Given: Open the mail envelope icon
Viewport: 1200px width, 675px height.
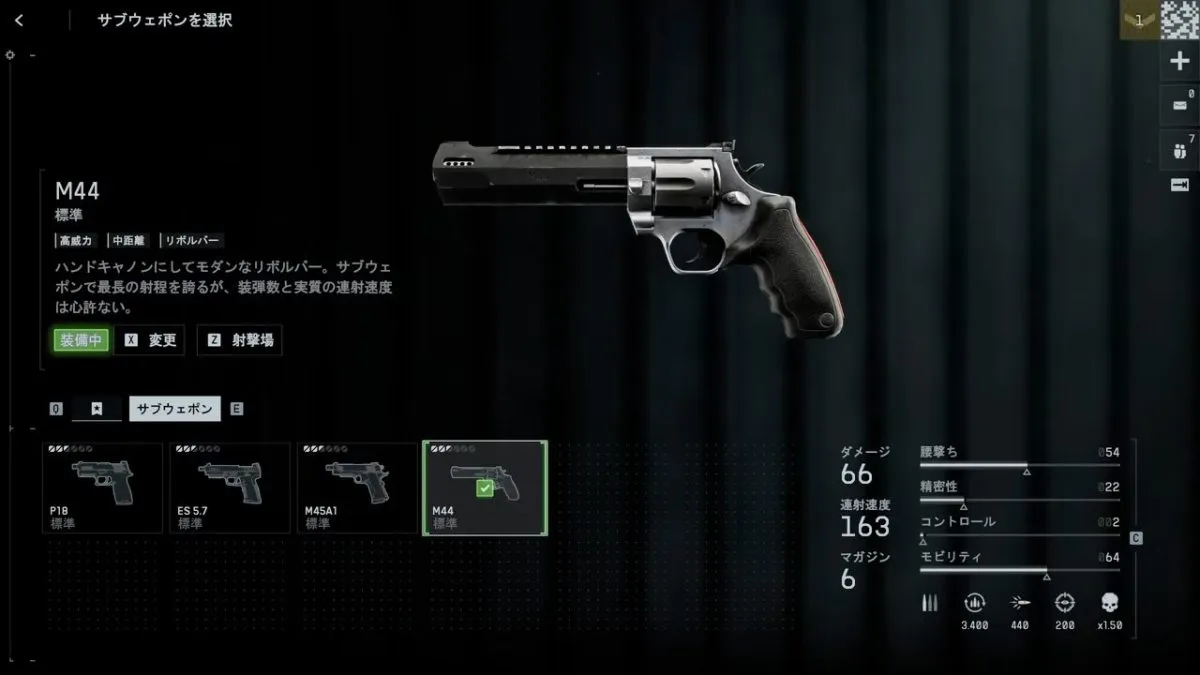Looking at the screenshot, I should [x=1179, y=104].
